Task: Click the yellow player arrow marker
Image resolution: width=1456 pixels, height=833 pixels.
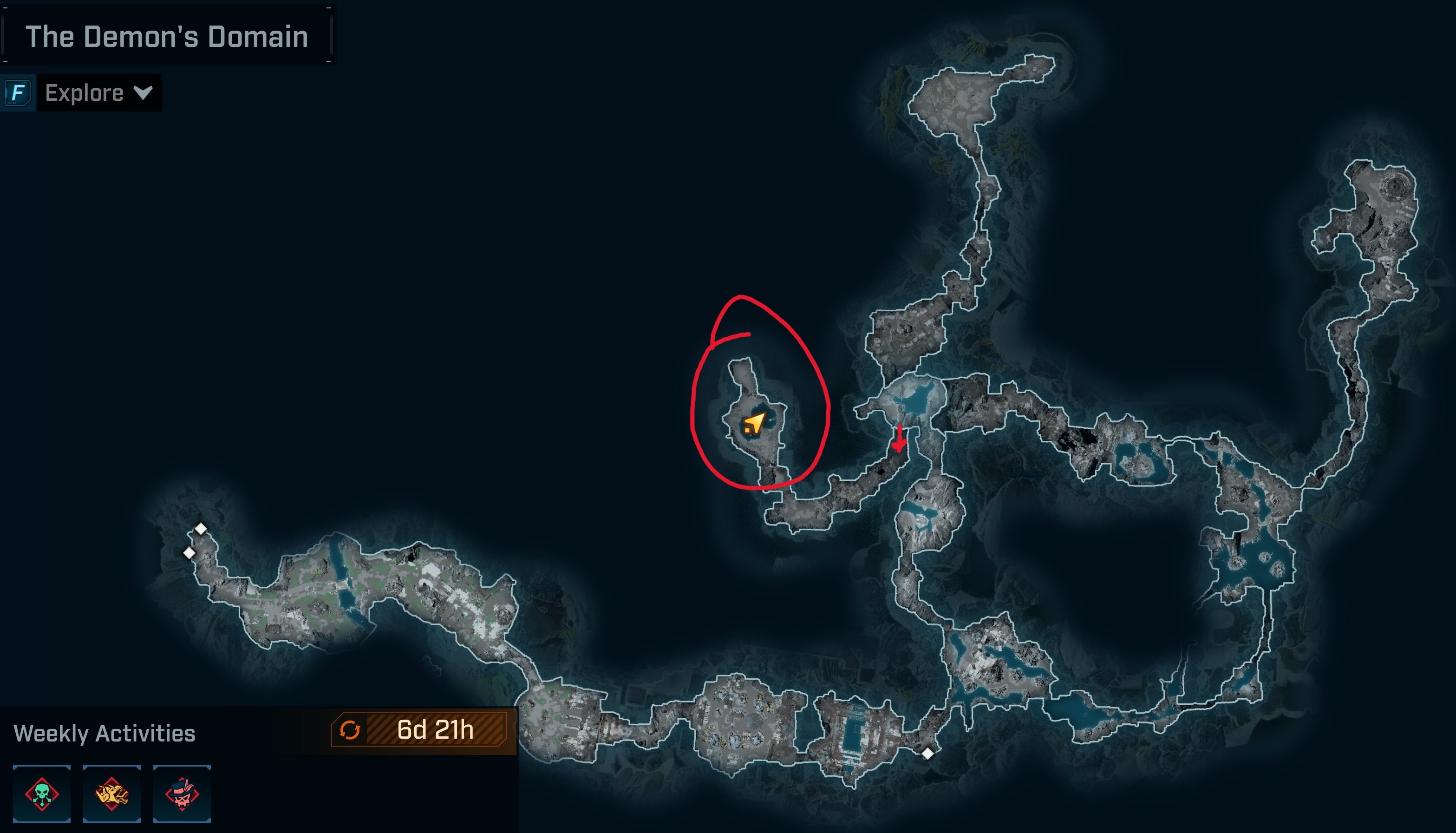Action: [x=754, y=424]
